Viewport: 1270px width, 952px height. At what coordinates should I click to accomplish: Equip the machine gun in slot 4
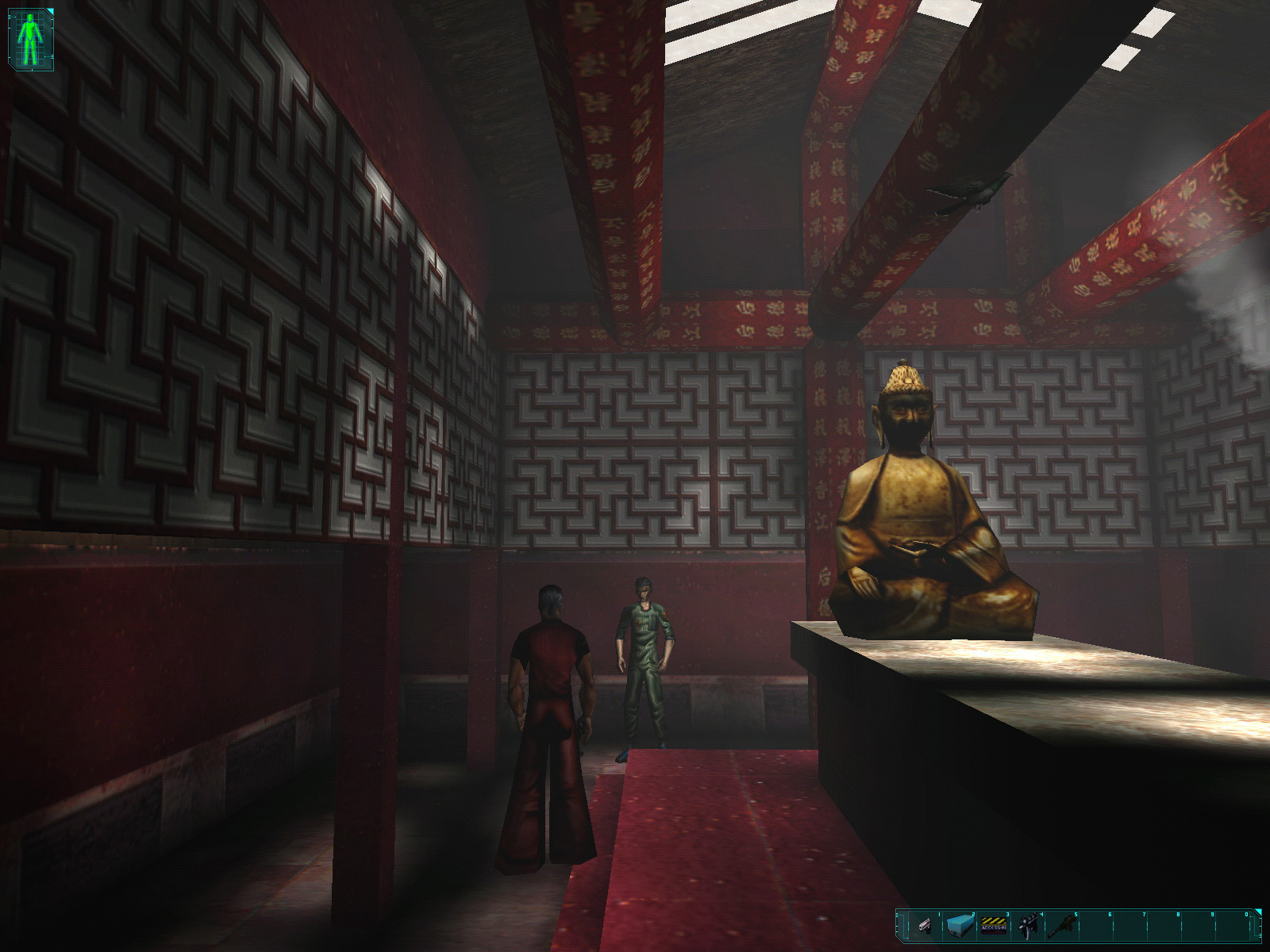tap(1028, 925)
